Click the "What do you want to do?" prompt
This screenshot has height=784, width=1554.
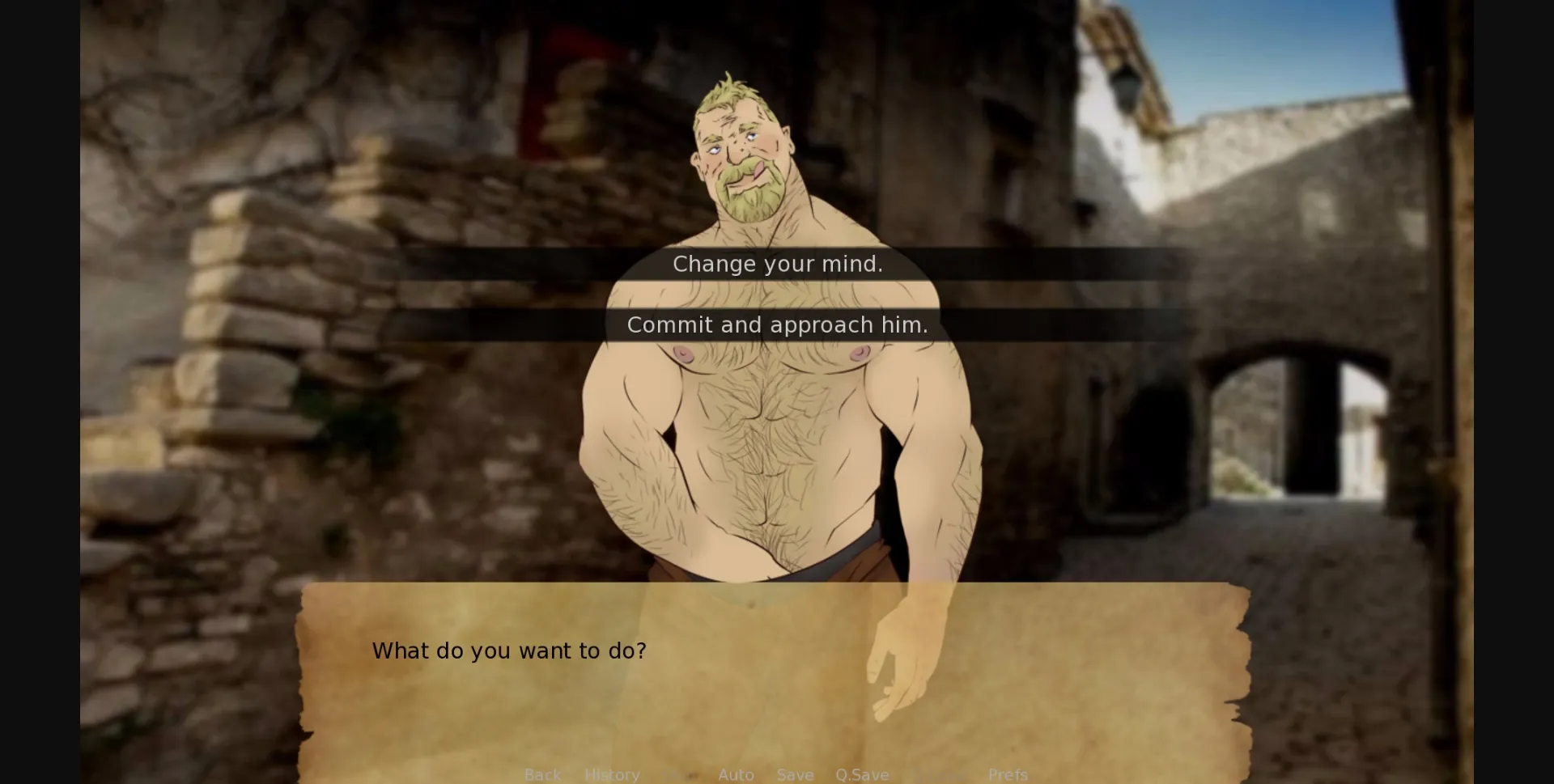pos(508,651)
